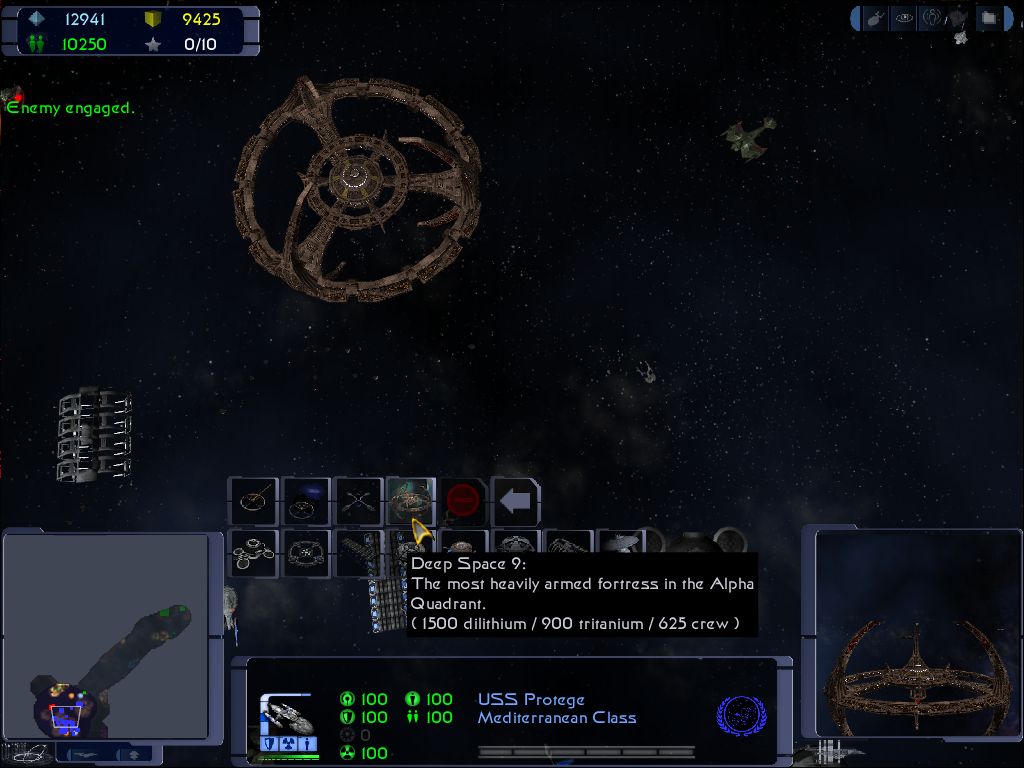
Task: Pick the clustered ring pods build icon
Action: tap(252, 553)
